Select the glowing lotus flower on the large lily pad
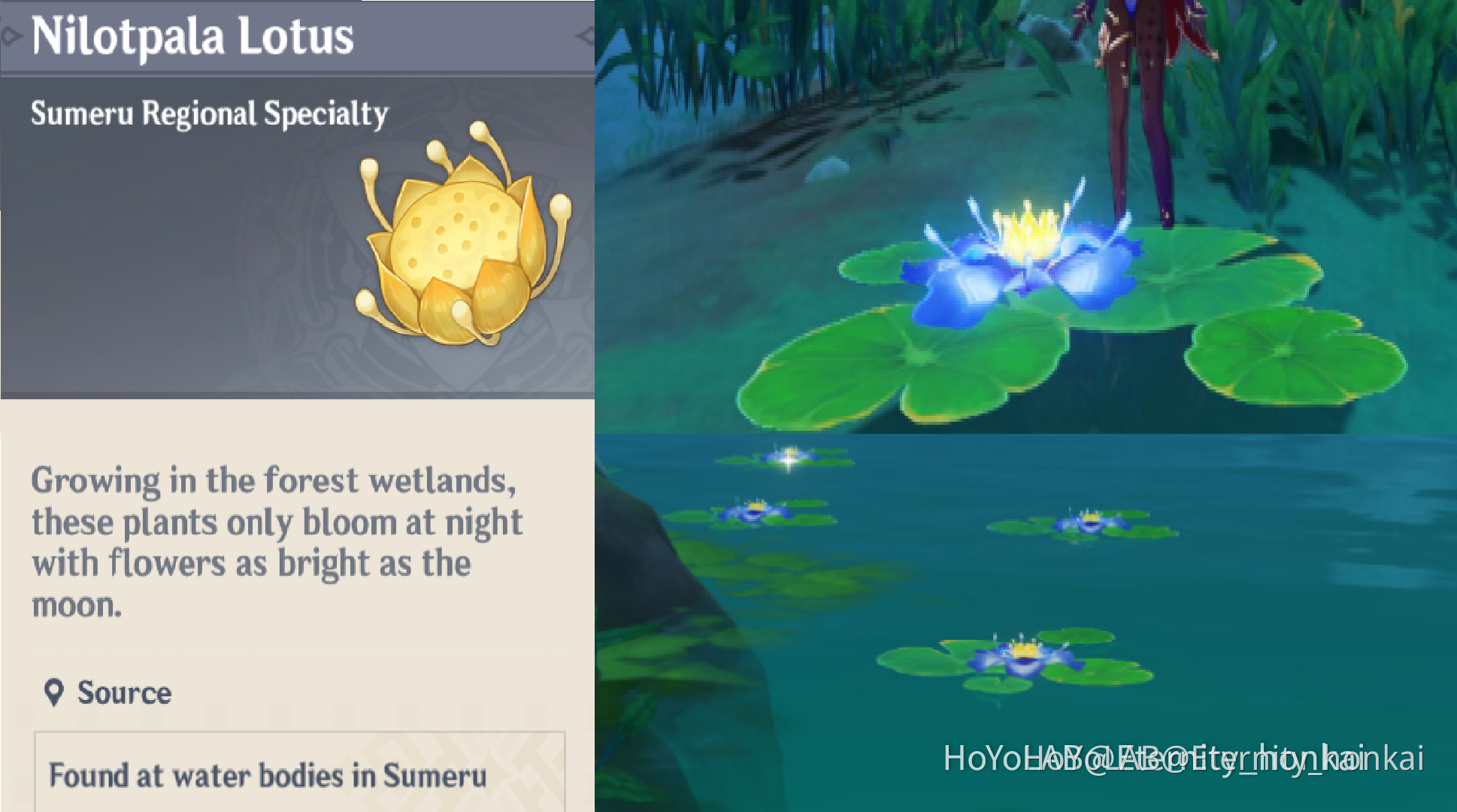This screenshot has height=812, width=1457. tap(1022, 248)
